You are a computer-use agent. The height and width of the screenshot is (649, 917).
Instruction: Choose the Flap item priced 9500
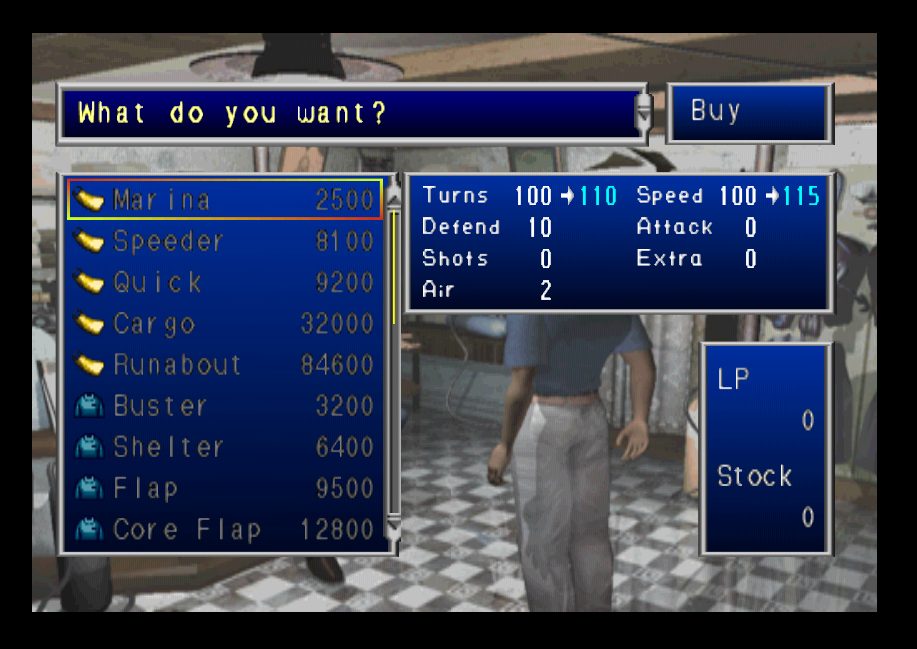(x=225, y=489)
